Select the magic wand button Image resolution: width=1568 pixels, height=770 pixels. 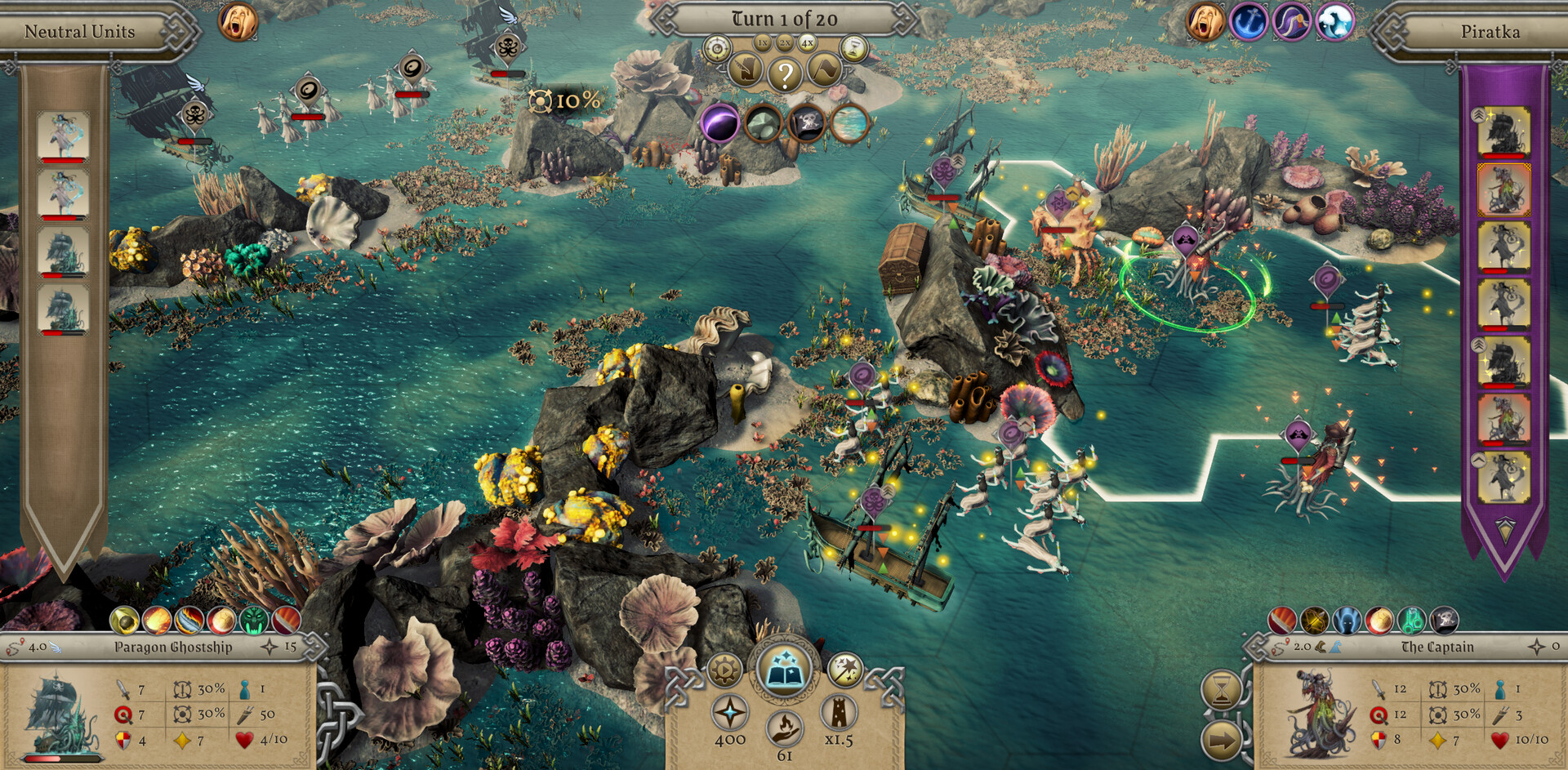click(x=845, y=670)
